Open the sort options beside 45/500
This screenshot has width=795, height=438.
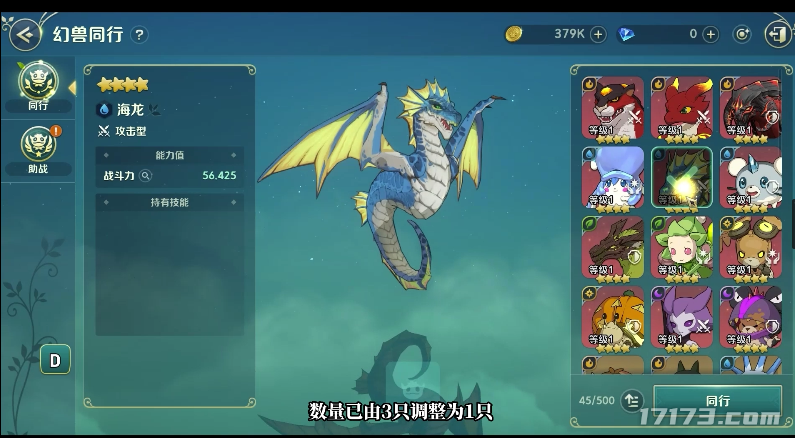tap(631, 400)
